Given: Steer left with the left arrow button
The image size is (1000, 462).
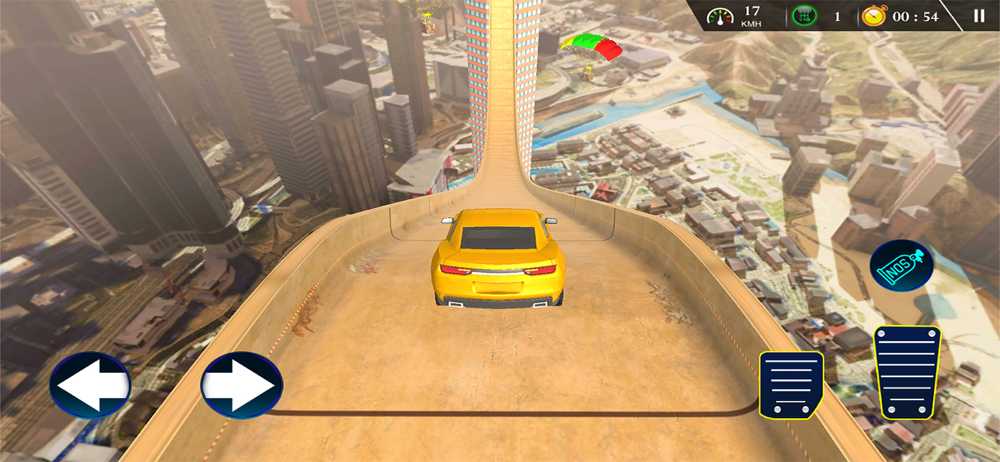Looking at the screenshot, I should coord(90,386).
